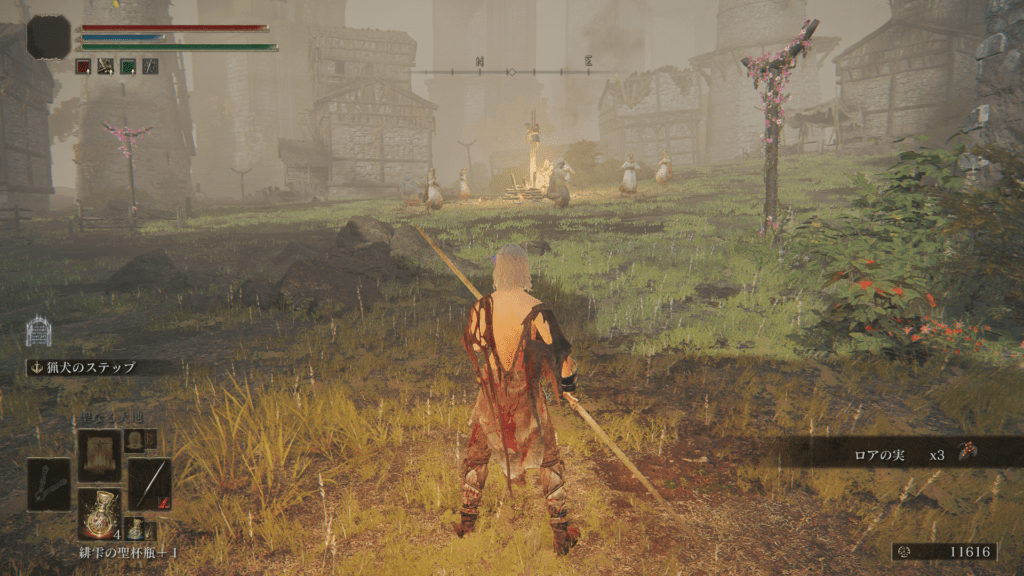
Task: Select the flail in the left weapon slot
Action: click(x=49, y=485)
